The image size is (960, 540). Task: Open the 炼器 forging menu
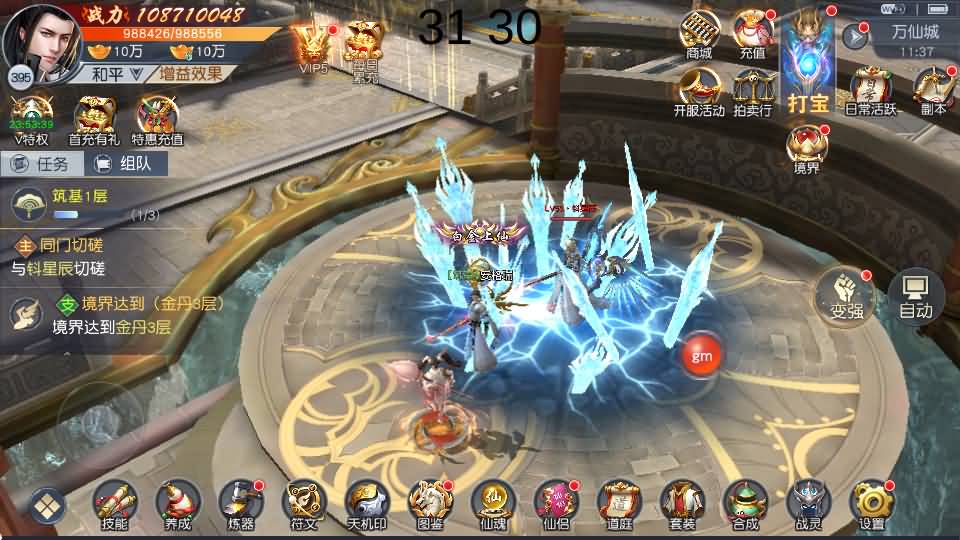[x=240, y=502]
